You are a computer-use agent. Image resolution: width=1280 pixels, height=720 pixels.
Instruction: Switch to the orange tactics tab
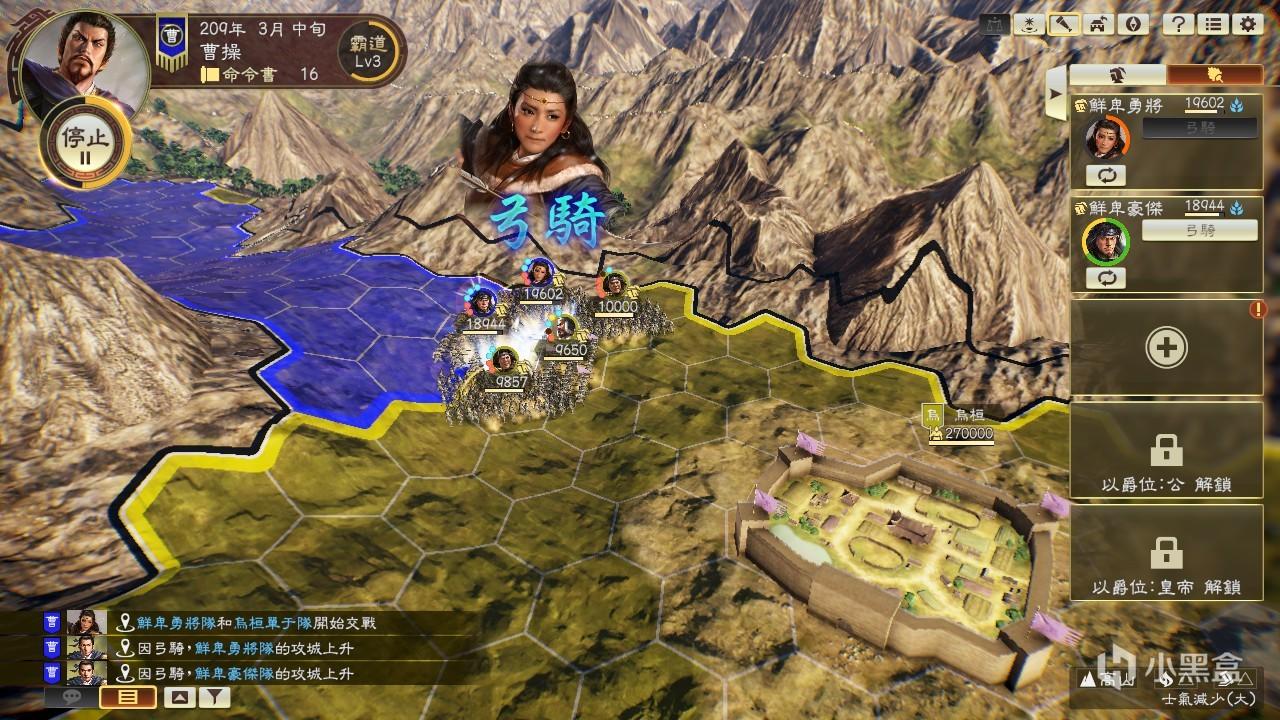(x=1215, y=75)
